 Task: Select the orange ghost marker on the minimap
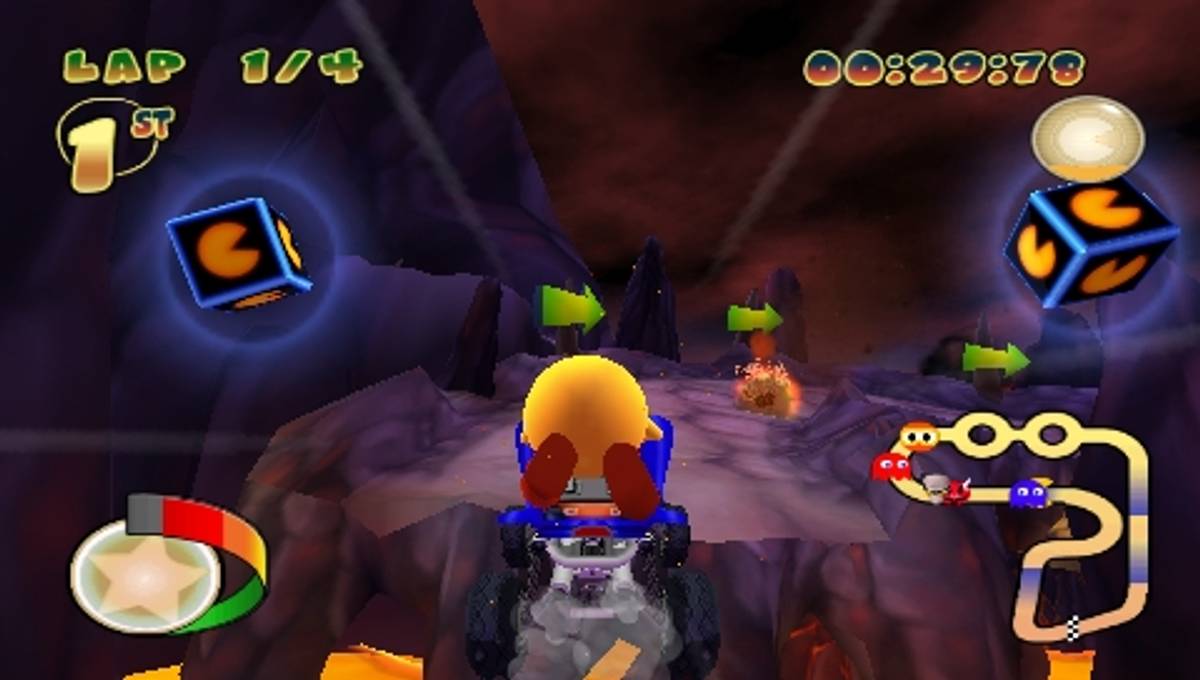point(918,437)
